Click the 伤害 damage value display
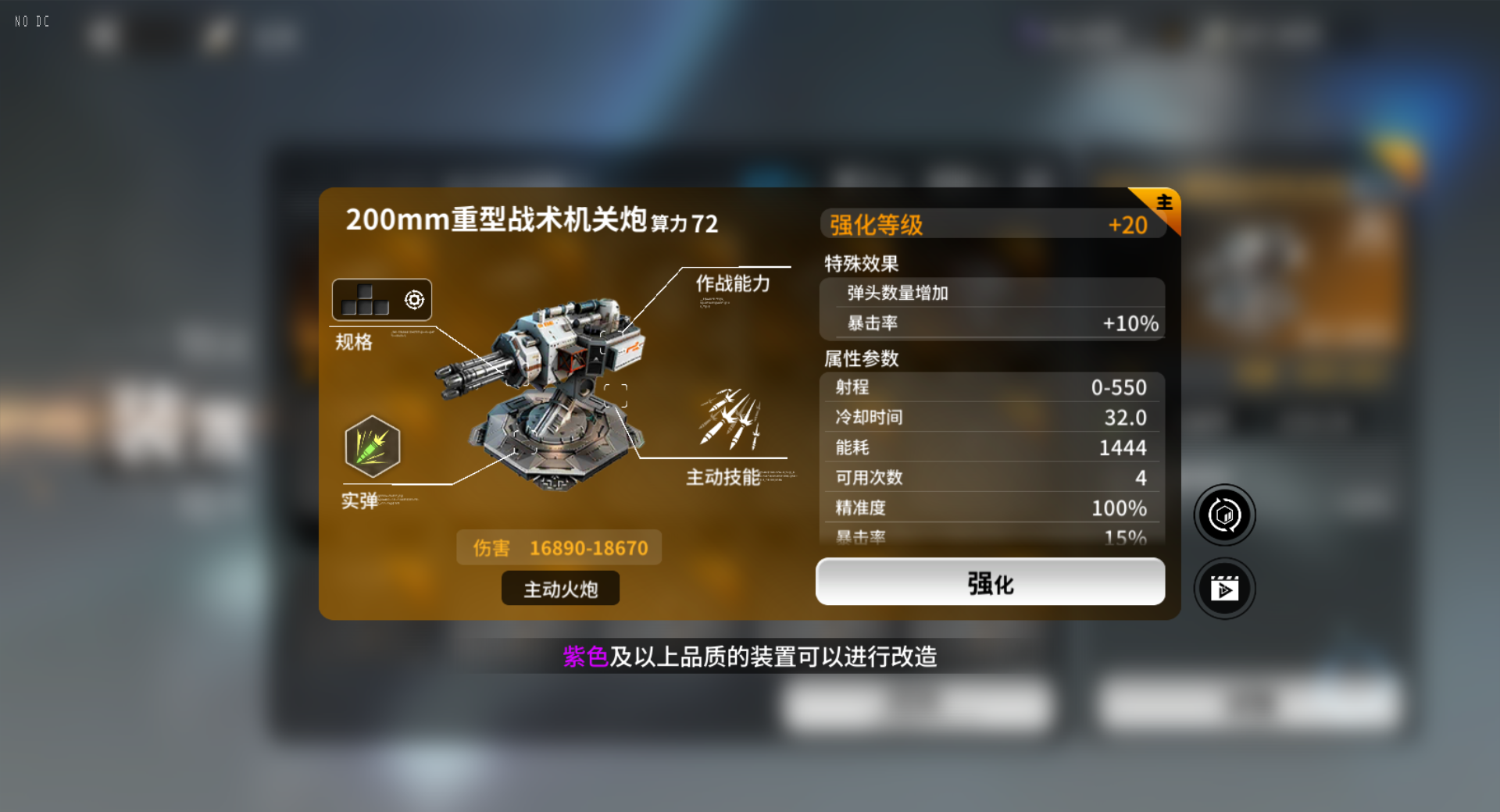Screen dimensions: 1500x812 coord(559,547)
